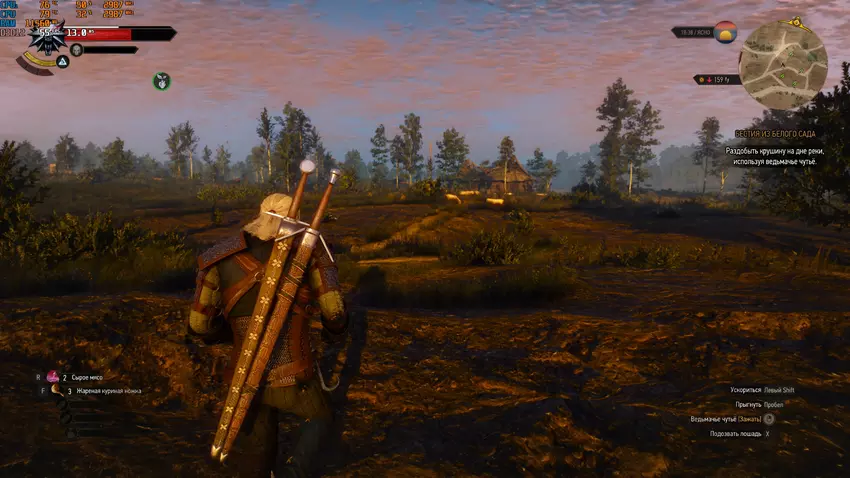The width and height of the screenshot is (850, 478).
Task: Open the Бестия из Белого Сада quest tracker
Action: coord(775,133)
